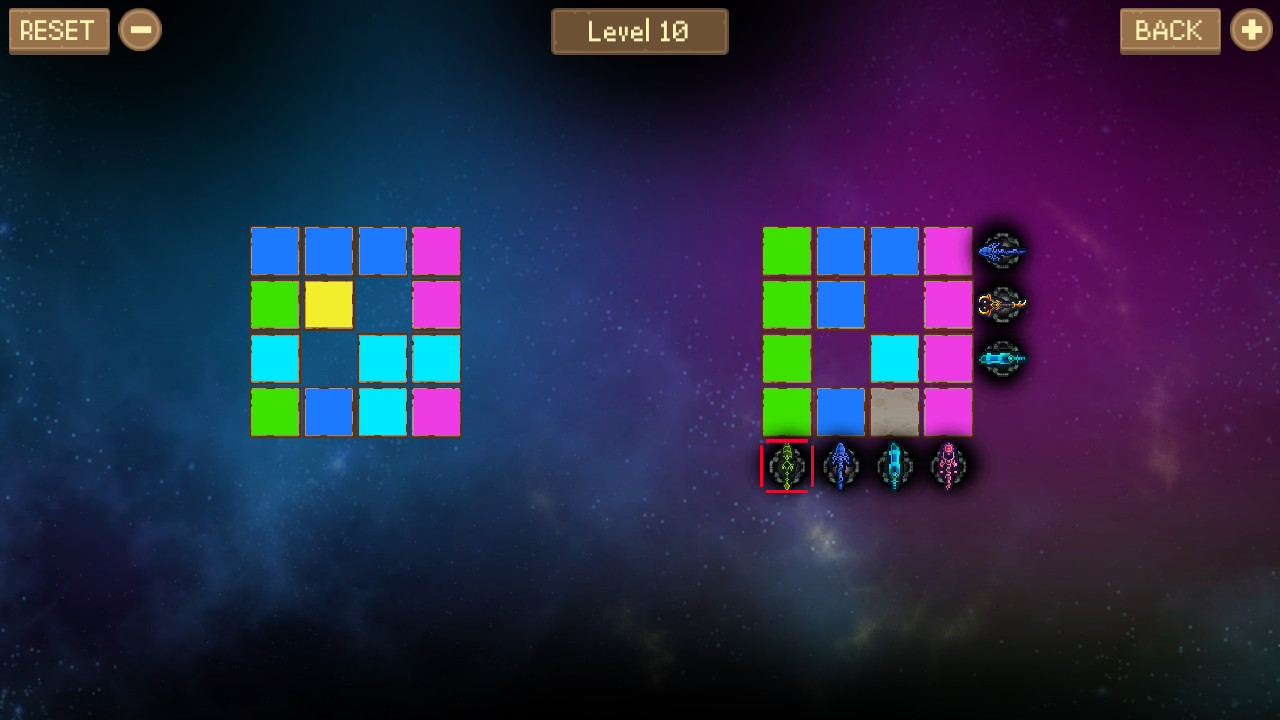Click the BACK button

1170,31
